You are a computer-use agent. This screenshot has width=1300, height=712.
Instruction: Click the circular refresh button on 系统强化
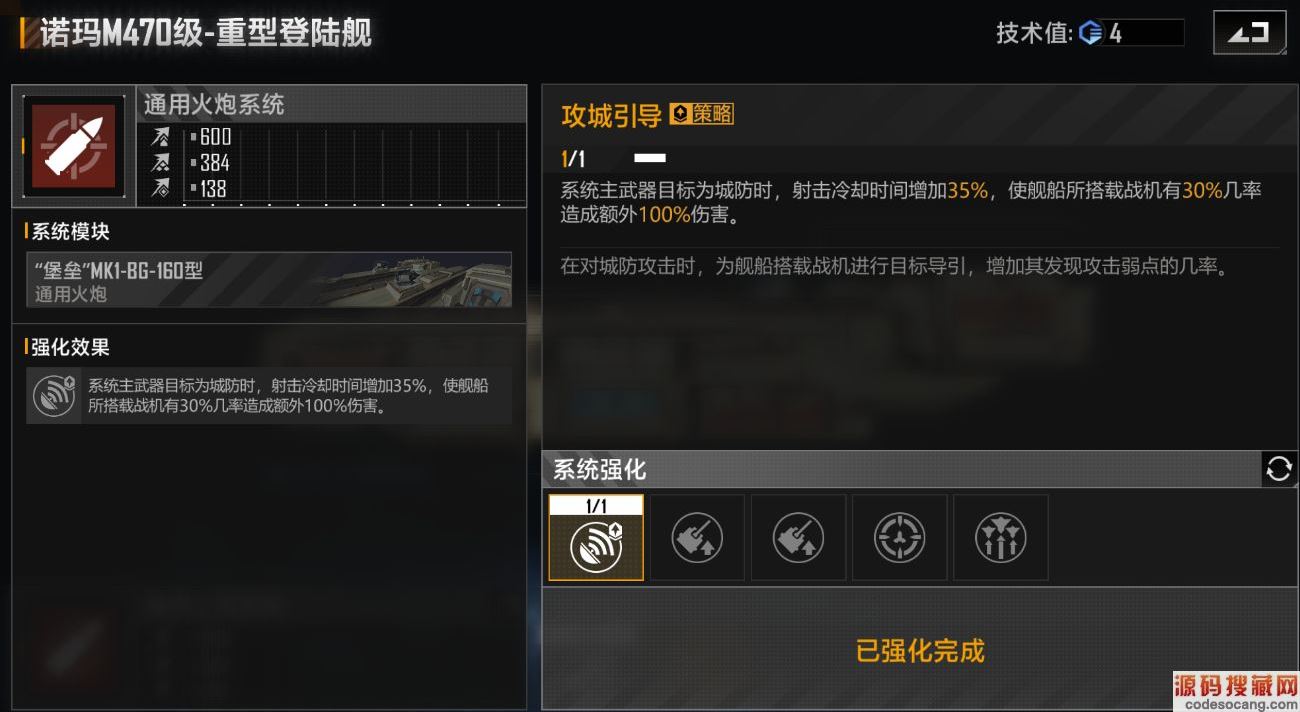click(x=1279, y=468)
